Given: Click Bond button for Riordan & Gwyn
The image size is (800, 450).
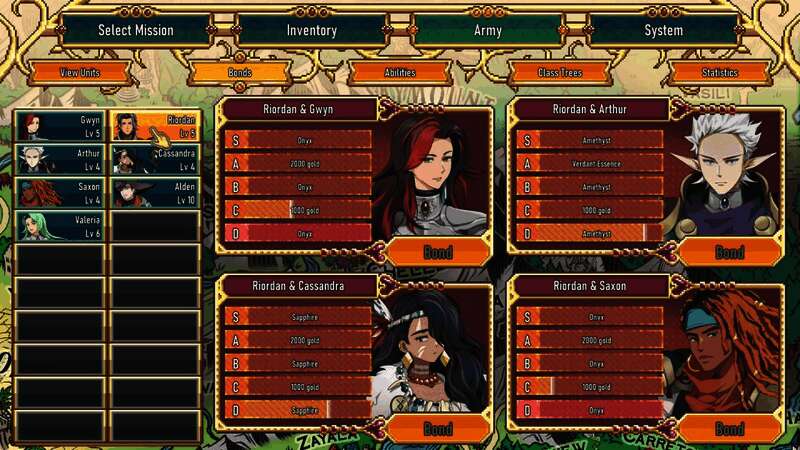Looking at the screenshot, I should pyautogui.click(x=437, y=251).
